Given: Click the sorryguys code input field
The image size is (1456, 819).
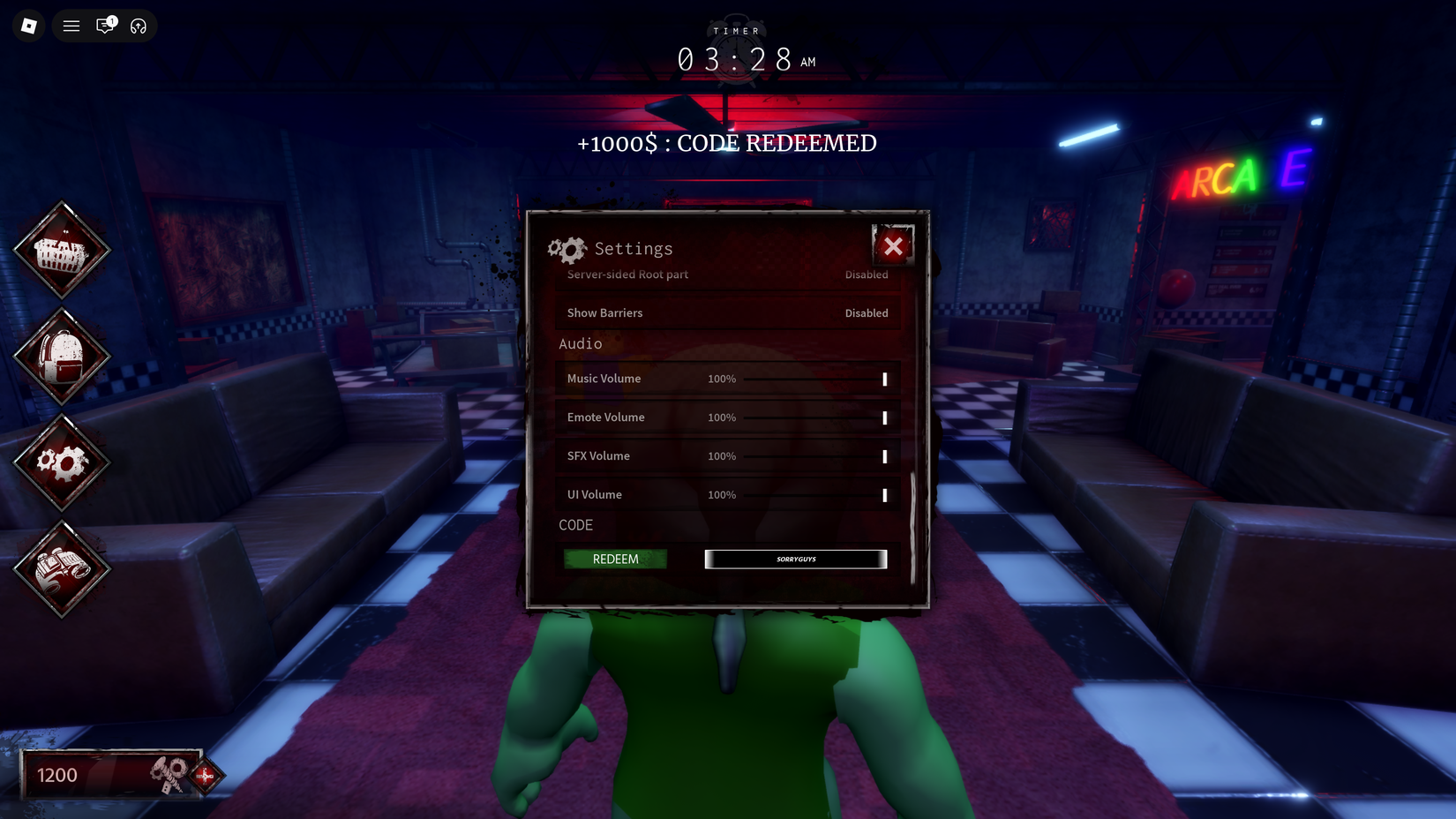Looking at the screenshot, I should (794, 559).
